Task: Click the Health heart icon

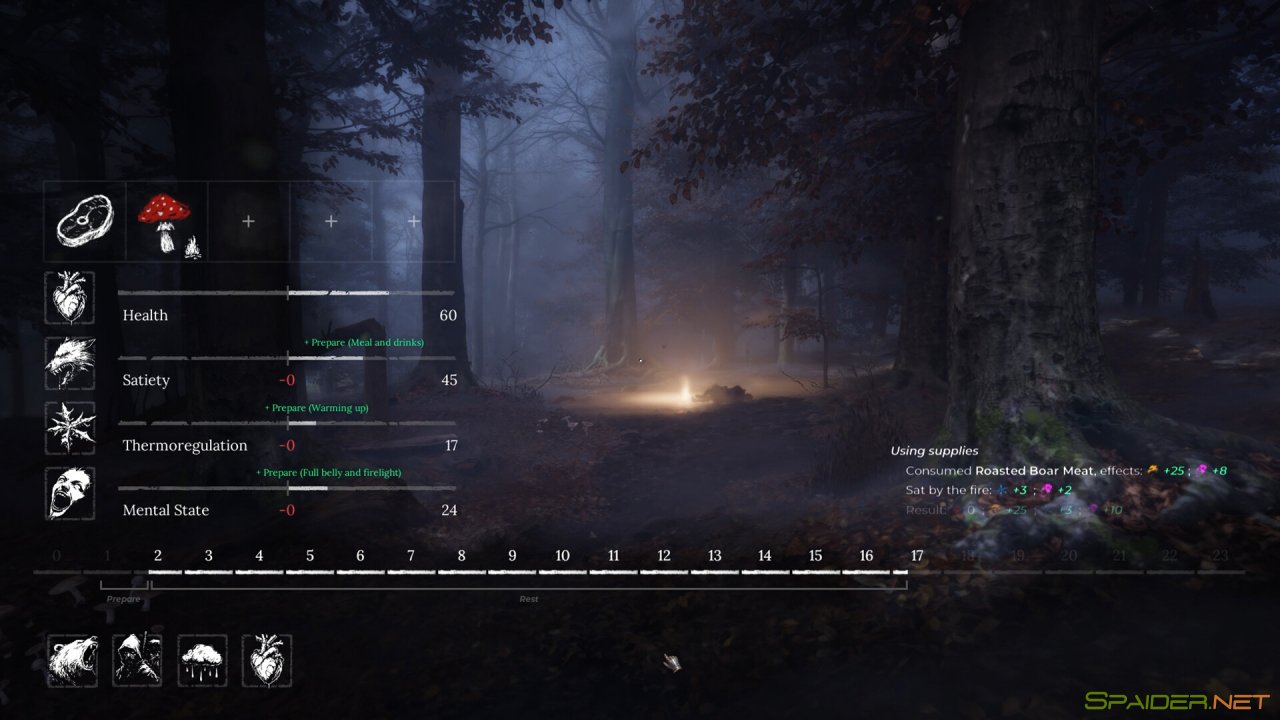Action: (x=70, y=298)
